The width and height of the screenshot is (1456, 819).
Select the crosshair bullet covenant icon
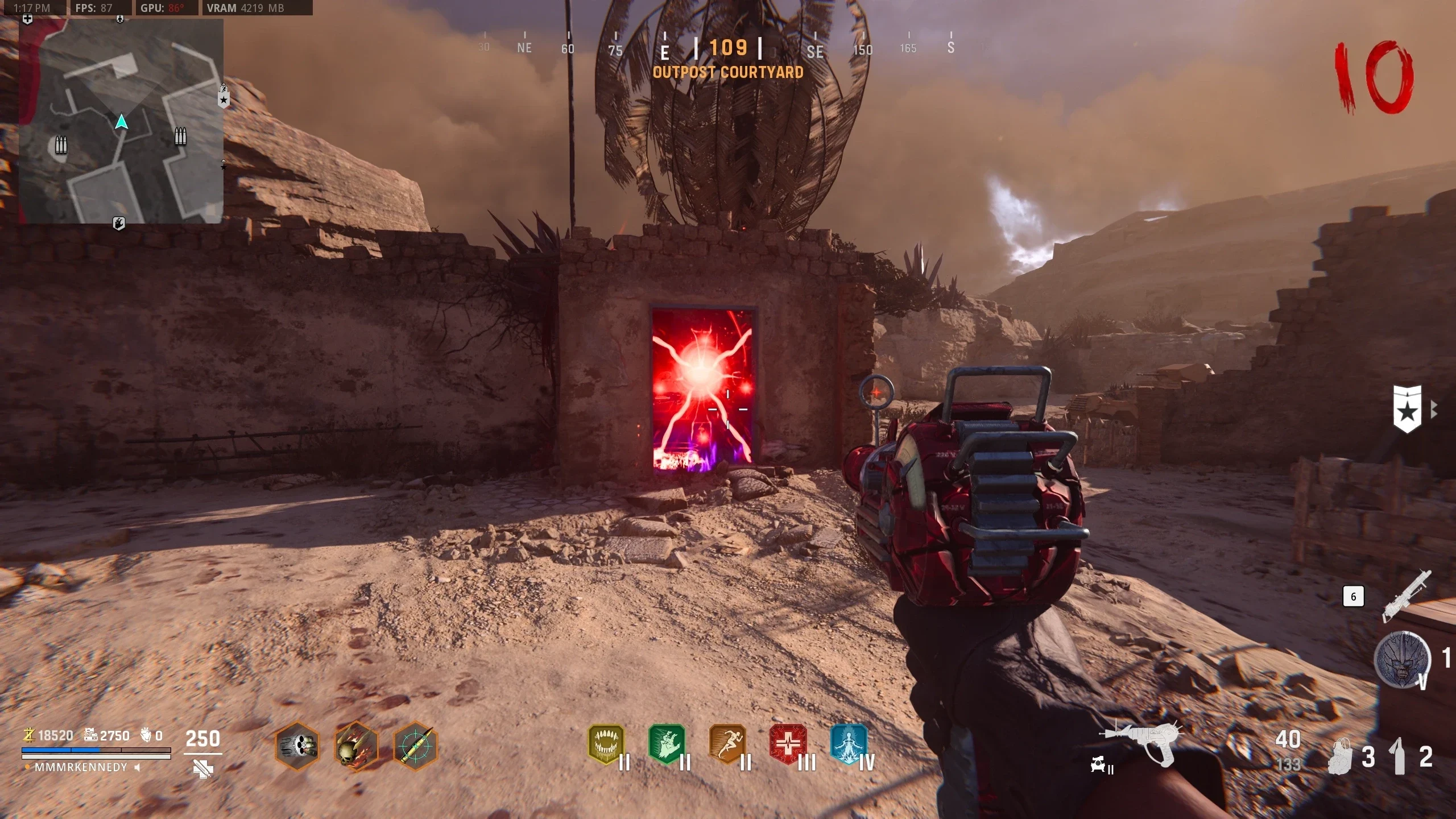click(x=415, y=746)
